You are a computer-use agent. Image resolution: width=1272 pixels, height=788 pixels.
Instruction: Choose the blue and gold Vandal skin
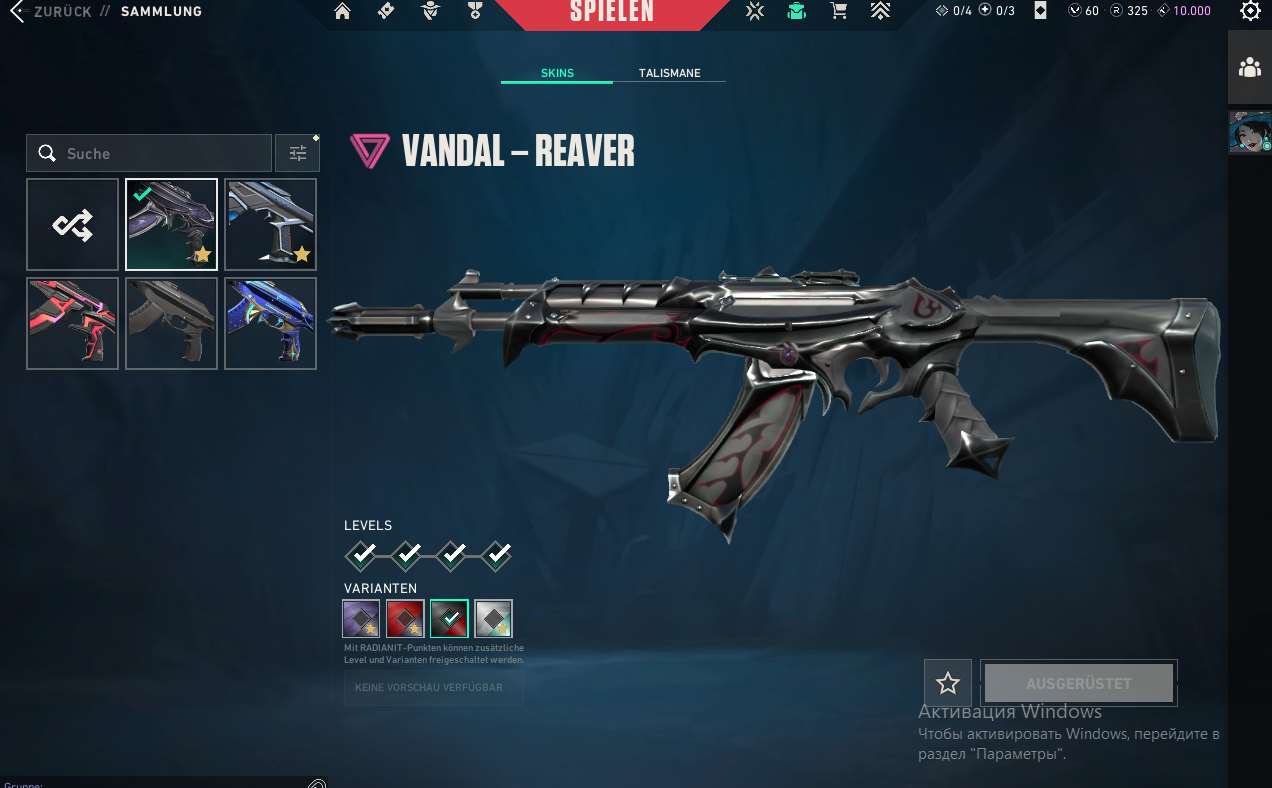point(270,323)
